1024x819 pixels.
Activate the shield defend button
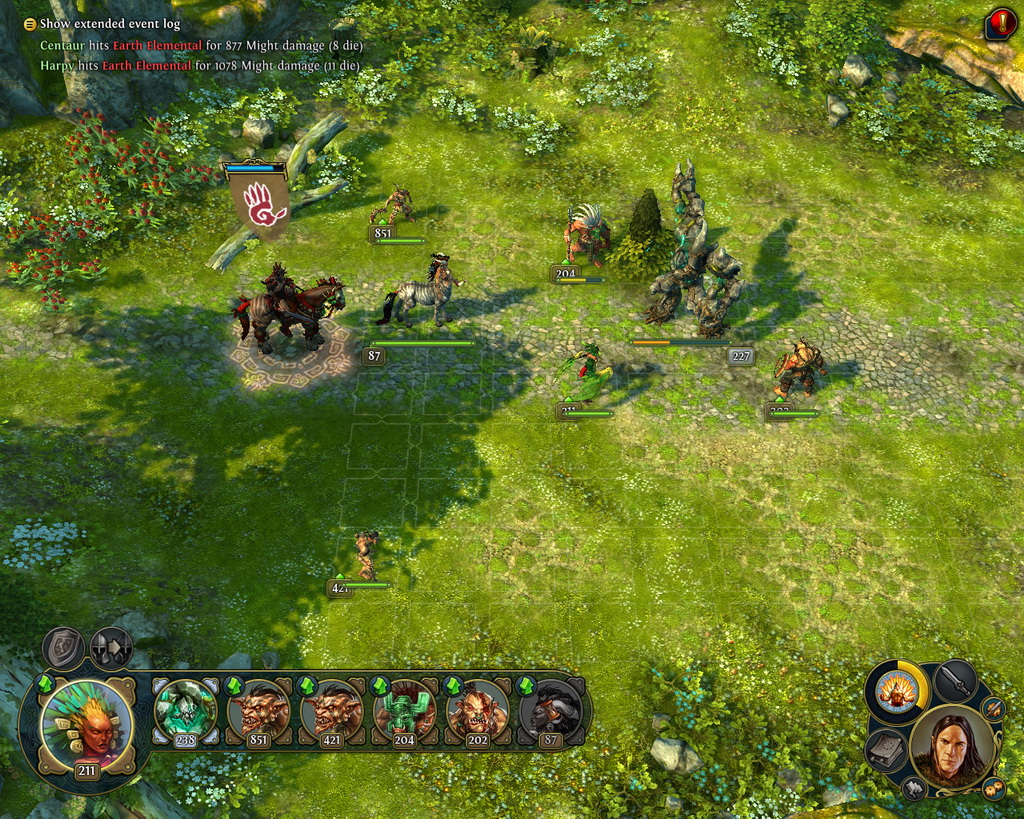[x=63, y=648]
